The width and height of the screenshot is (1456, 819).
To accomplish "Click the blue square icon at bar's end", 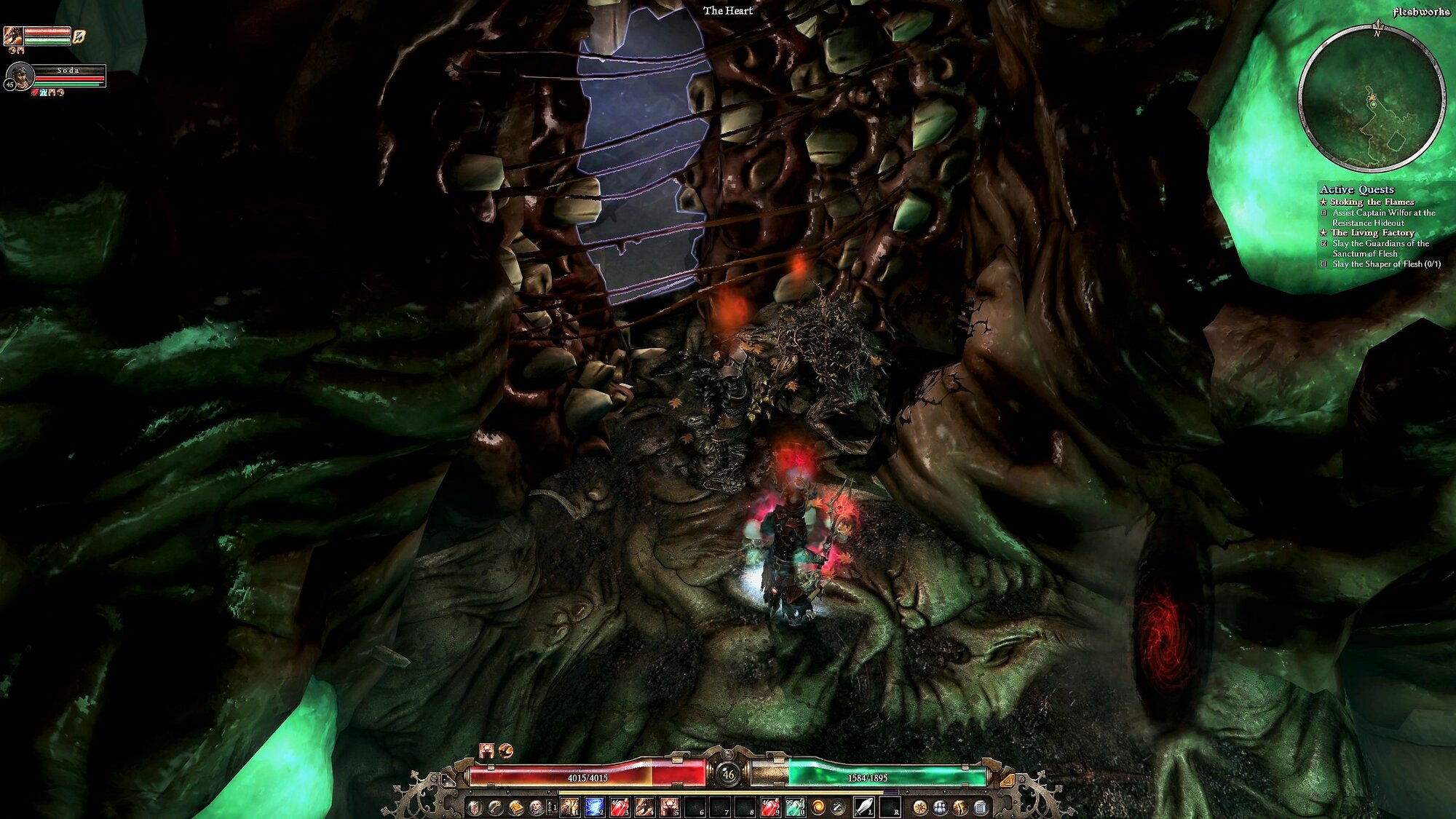I will 980,807.
